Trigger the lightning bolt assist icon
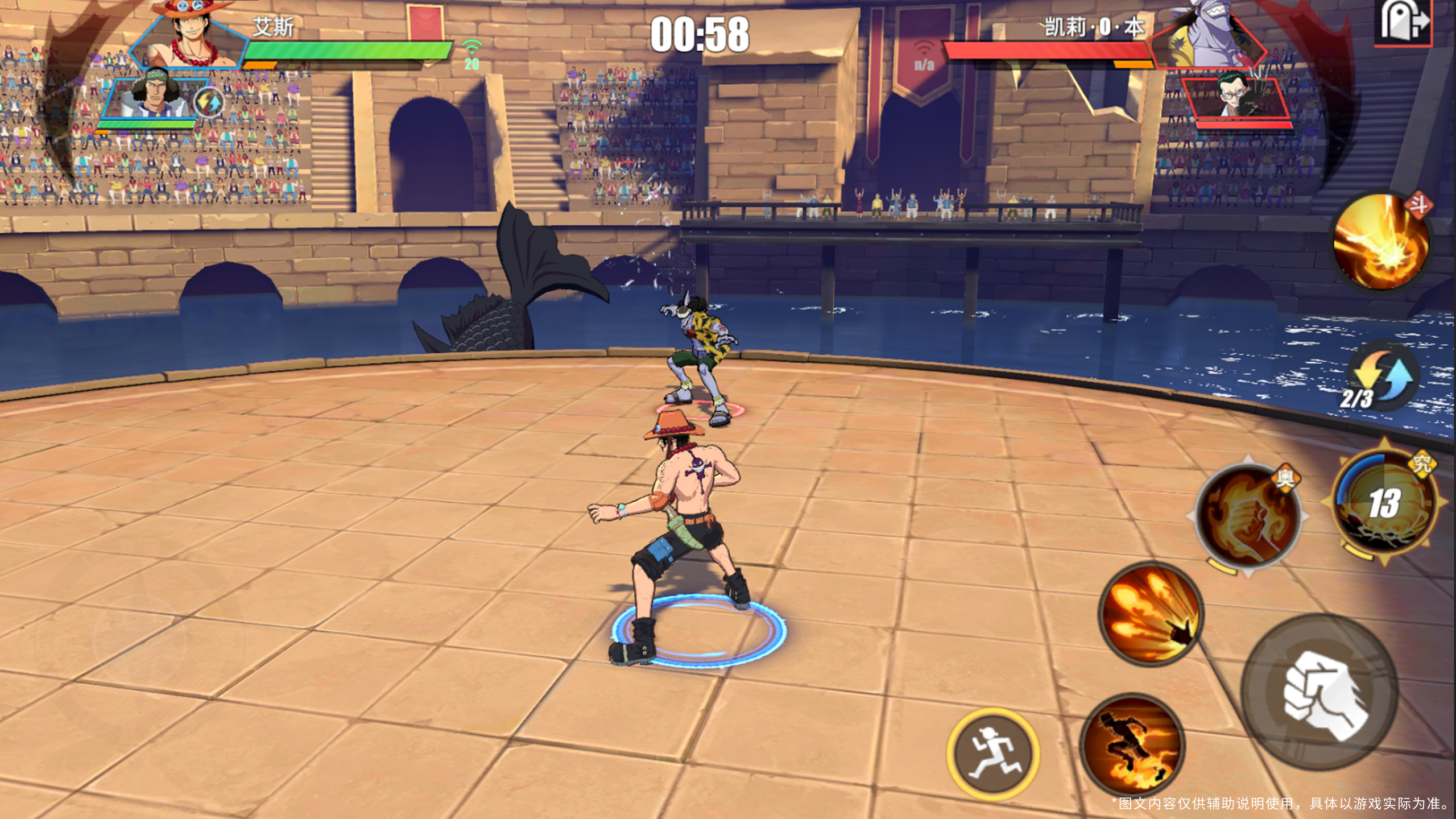1456x819 pixels. pyautogui.click(x=208, y=102)
